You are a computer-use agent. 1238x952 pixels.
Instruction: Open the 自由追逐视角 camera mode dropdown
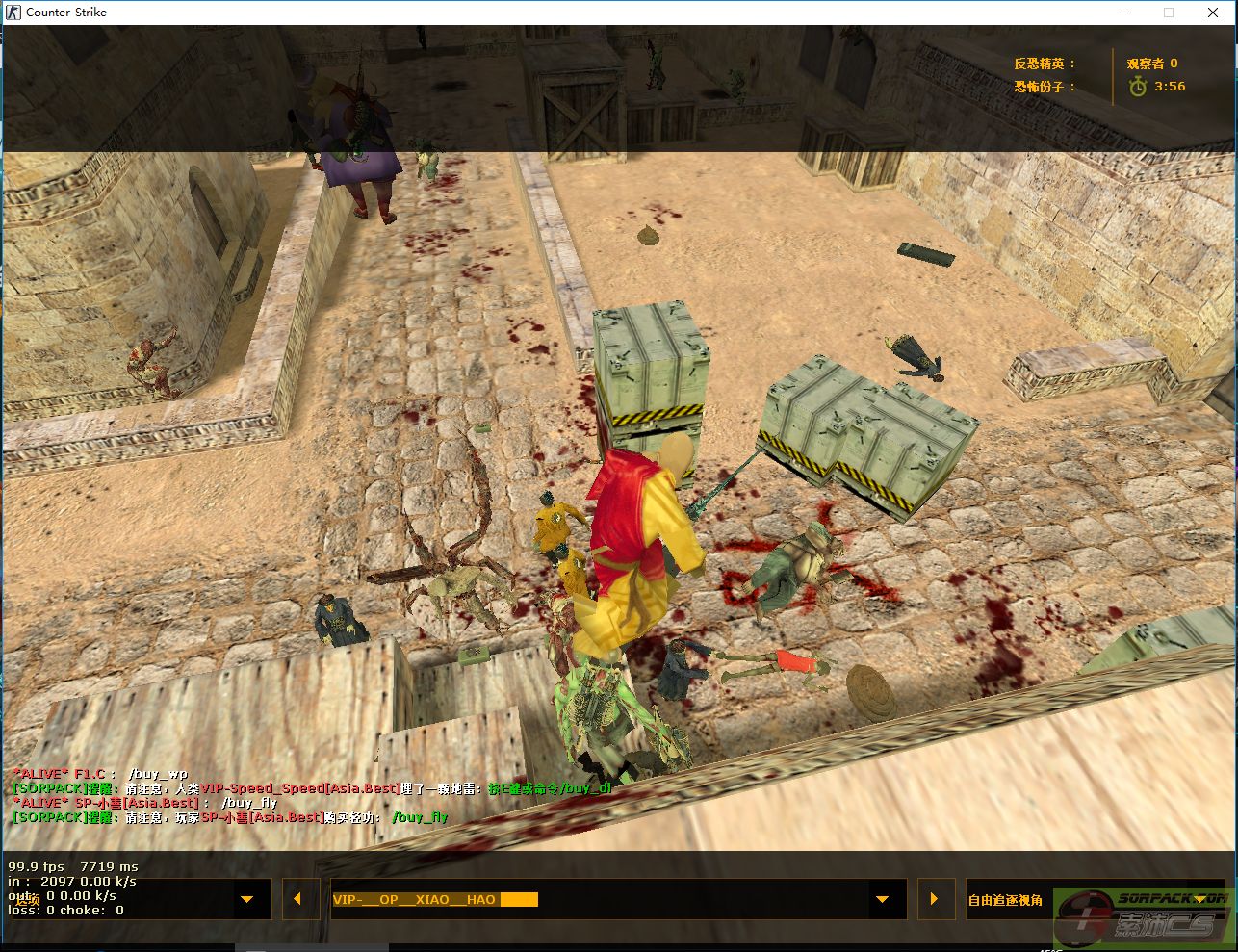tap(1200, 900)
